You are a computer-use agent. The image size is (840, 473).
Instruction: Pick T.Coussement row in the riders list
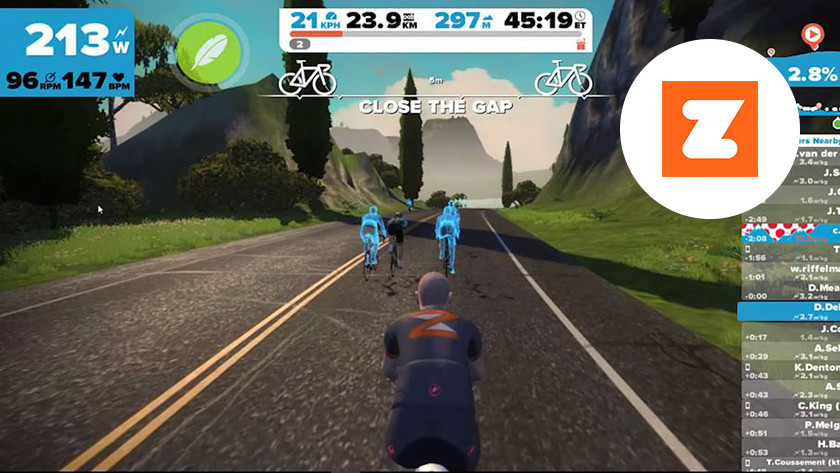(800, 464)
